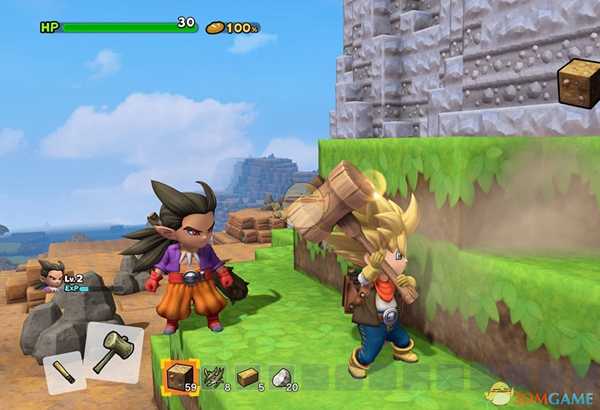Choose the grass fibre stack of 8

pos(214,376)
